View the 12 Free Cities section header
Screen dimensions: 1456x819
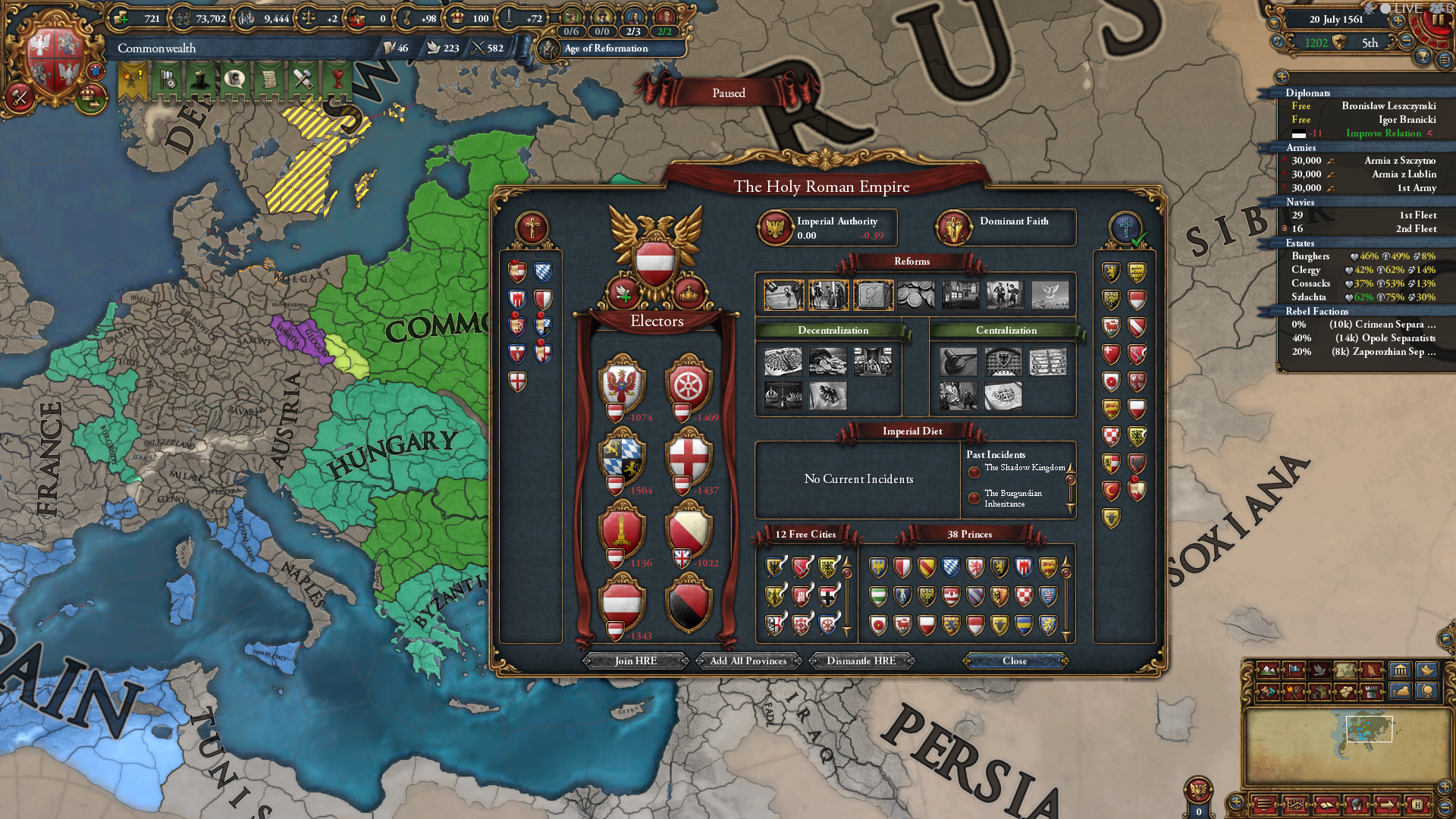805,535
